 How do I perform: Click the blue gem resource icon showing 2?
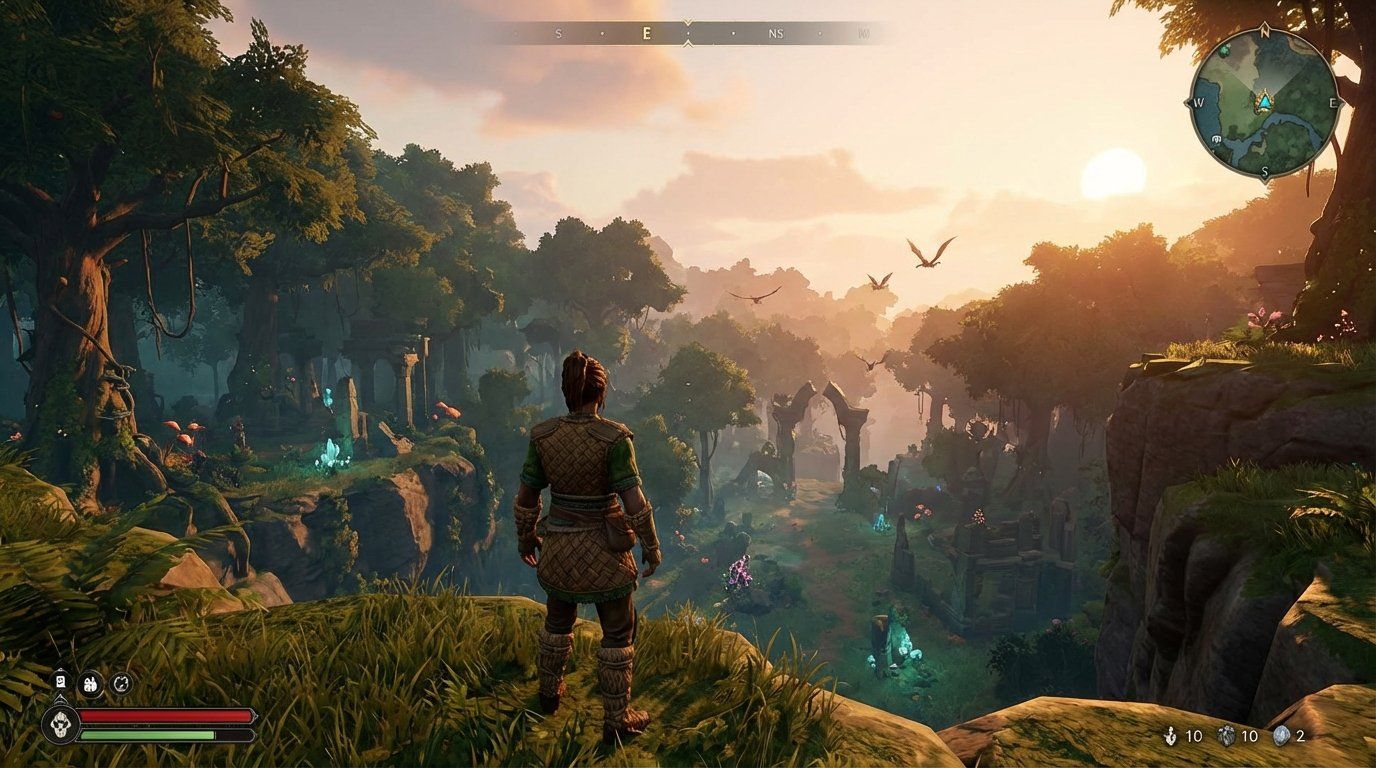click(1281, 736)
